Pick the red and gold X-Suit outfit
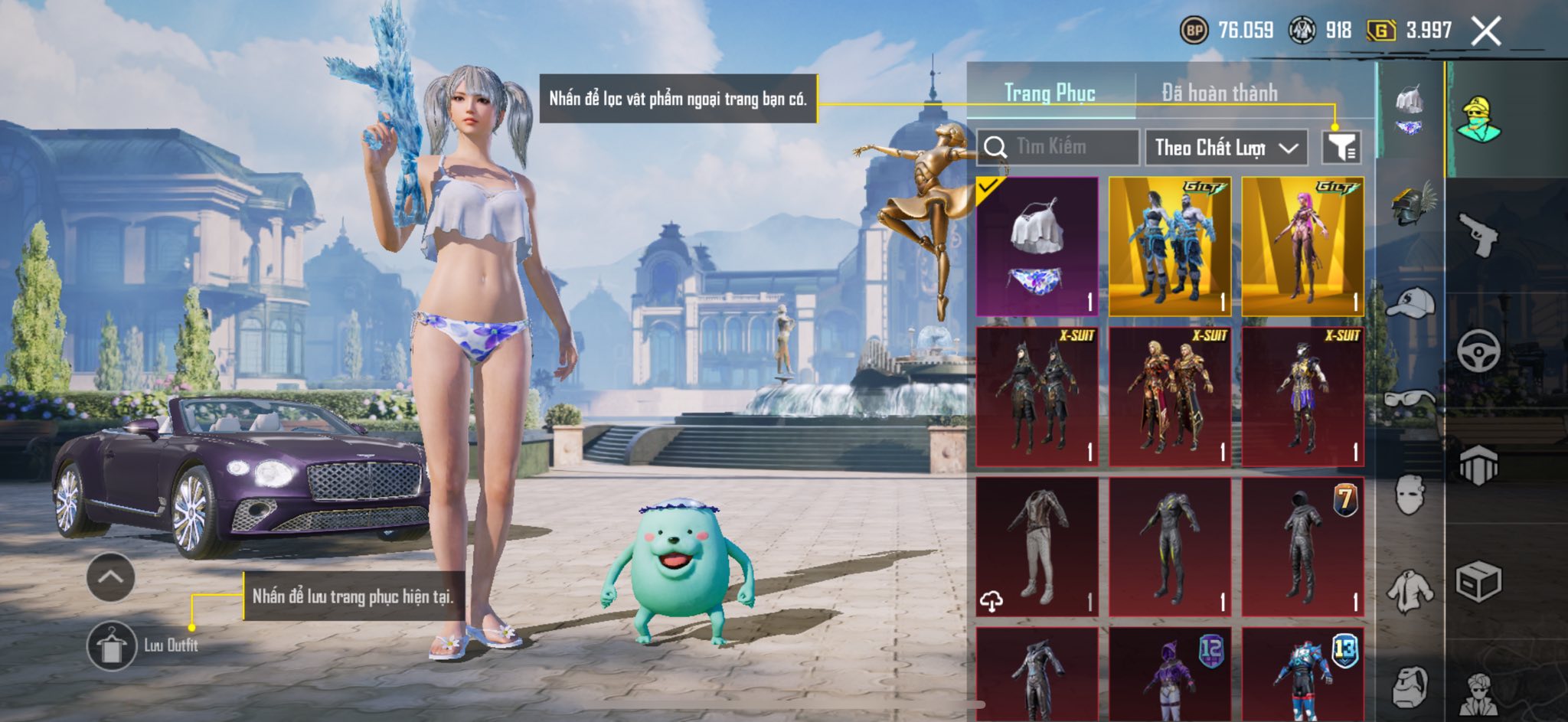The height and width of the screenshot is (722, 1568). coord(1170,397)
